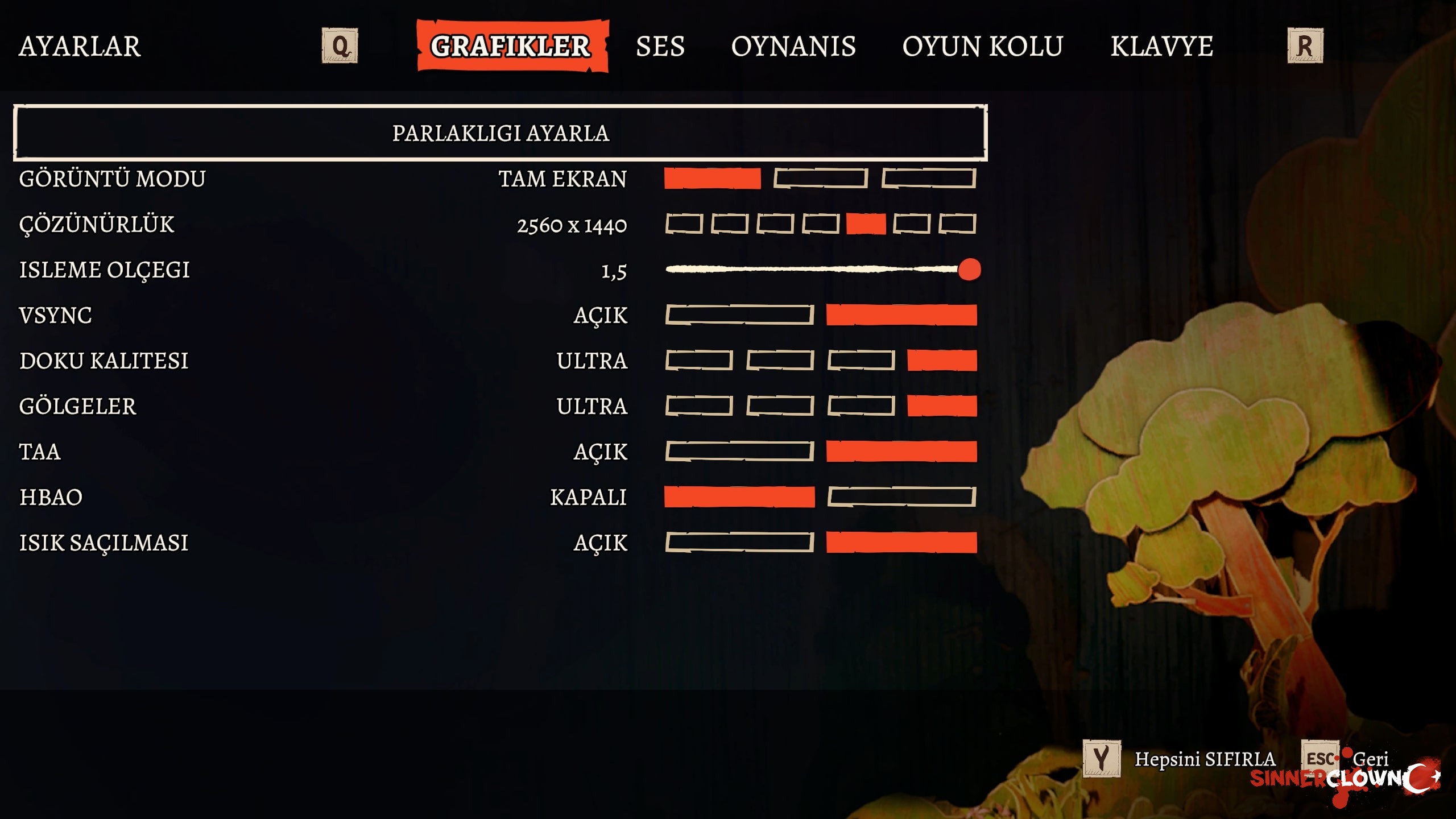Select the OYUN KOLU tab
This screenshot has width=1456, height=819.
click(982, 46)
